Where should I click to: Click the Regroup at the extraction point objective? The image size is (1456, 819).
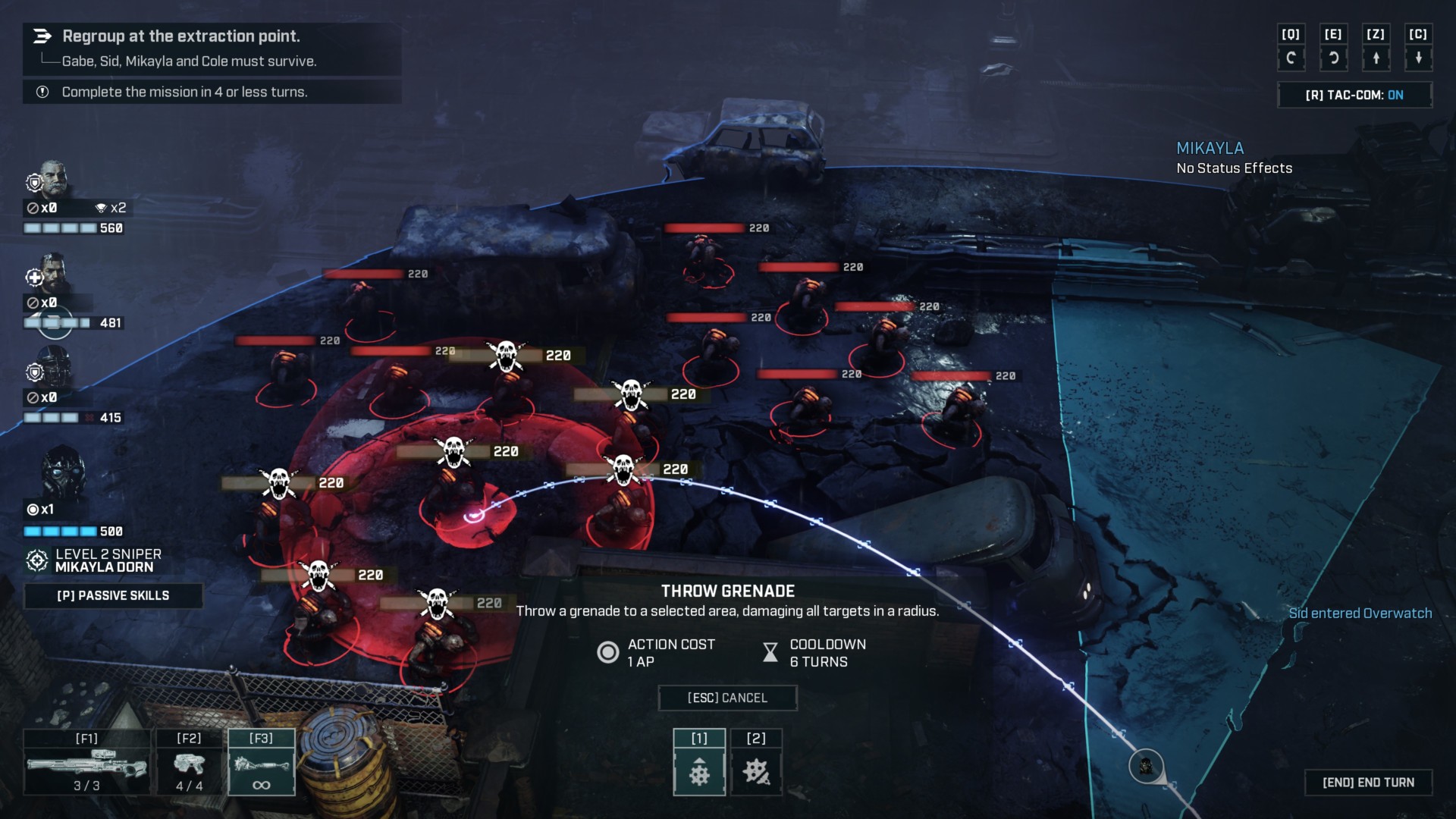click(x=181, y=36)
